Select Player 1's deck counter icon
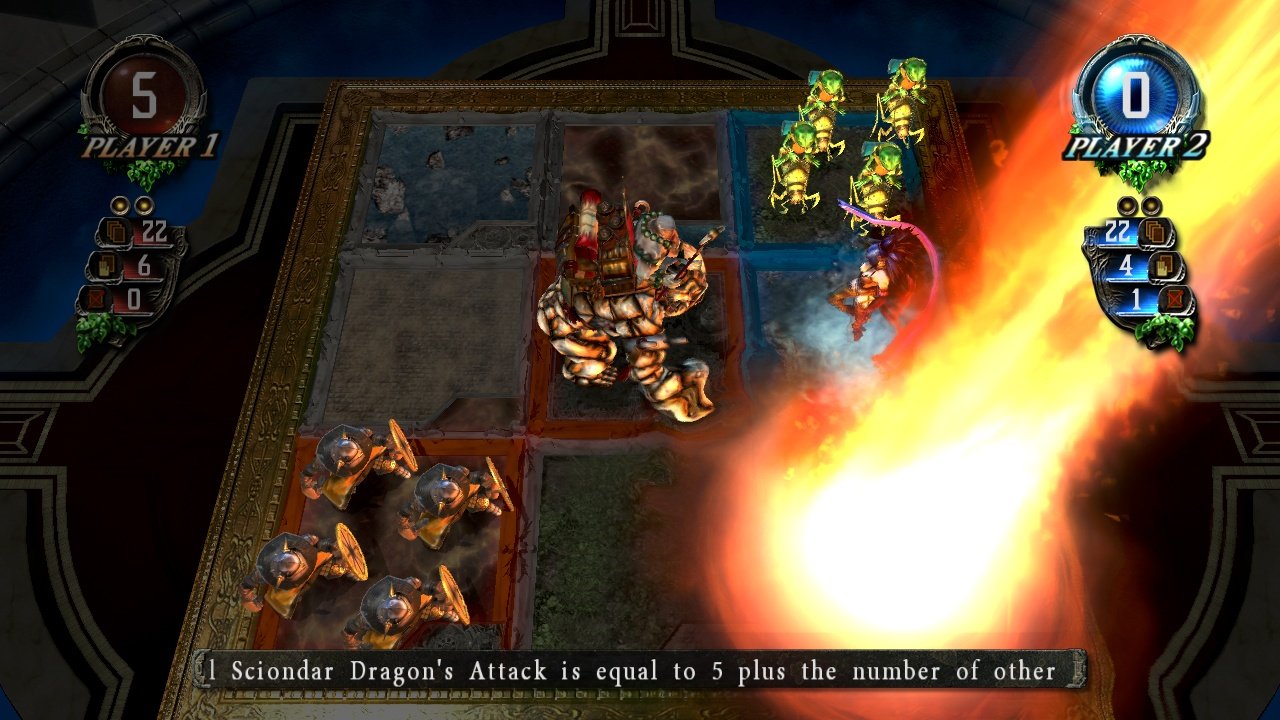 pyautogui.click(x=116, y=231)
